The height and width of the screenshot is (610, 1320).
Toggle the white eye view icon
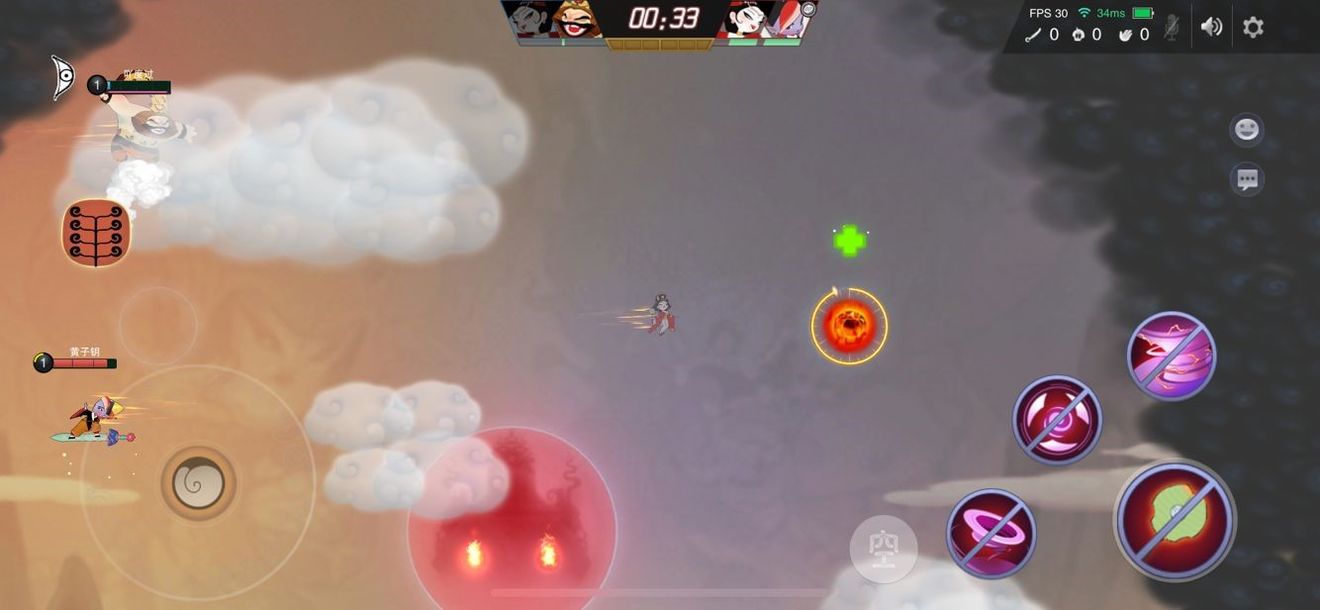coord(64,77)
